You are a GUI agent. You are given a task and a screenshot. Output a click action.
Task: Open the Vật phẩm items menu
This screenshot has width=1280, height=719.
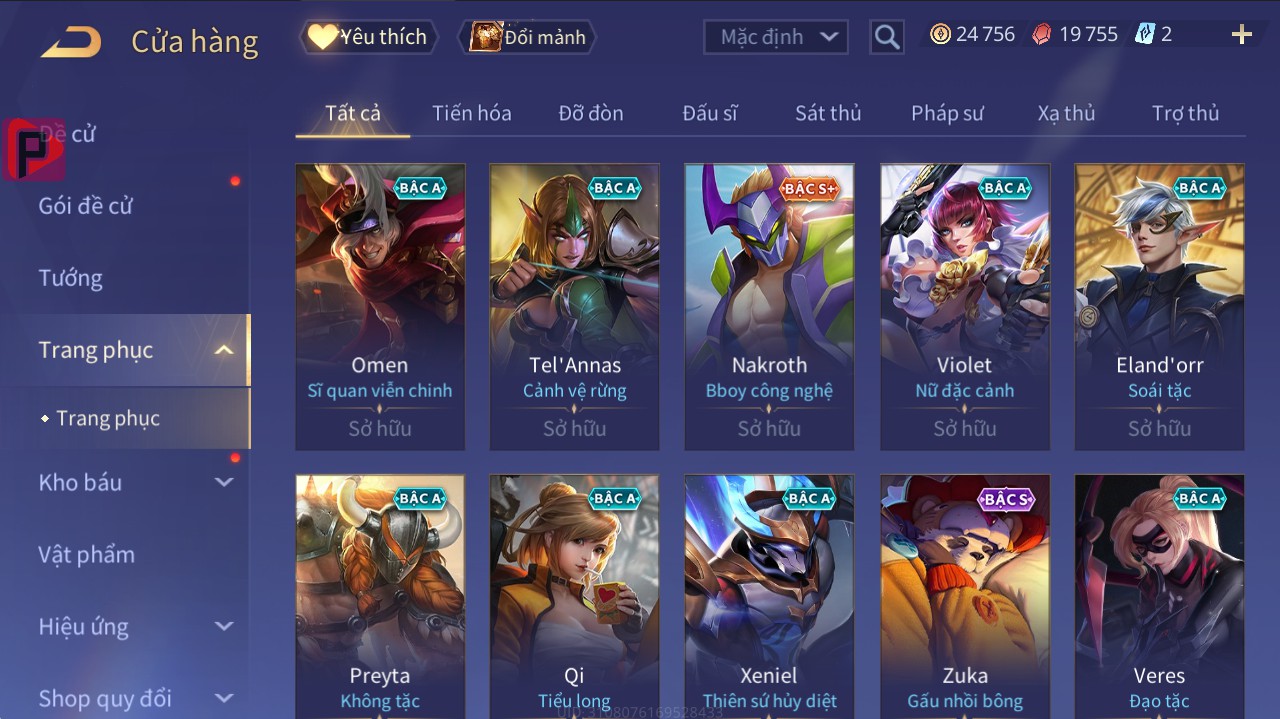point(87,554)
